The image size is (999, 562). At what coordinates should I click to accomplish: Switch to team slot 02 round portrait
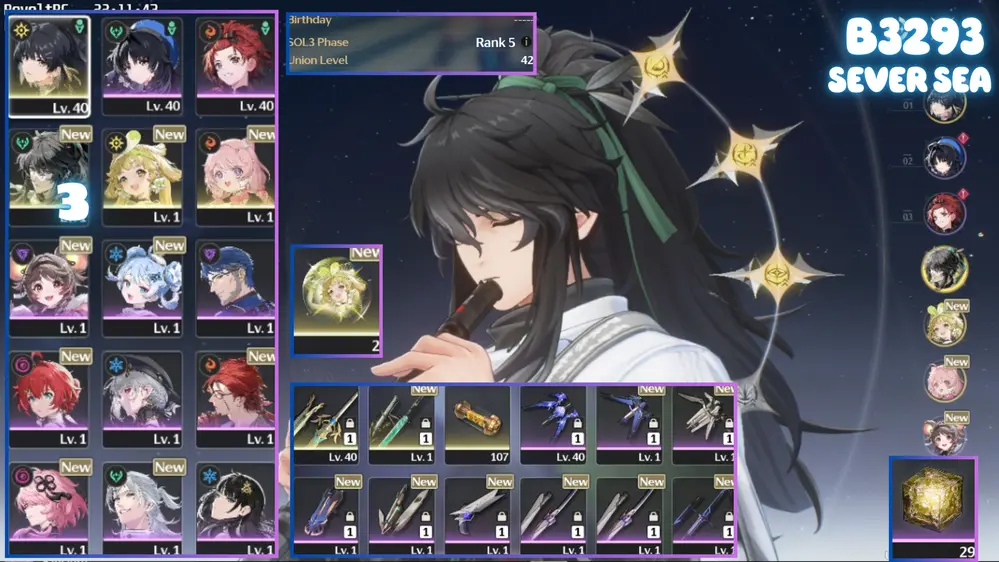click(x=944, y=159)
